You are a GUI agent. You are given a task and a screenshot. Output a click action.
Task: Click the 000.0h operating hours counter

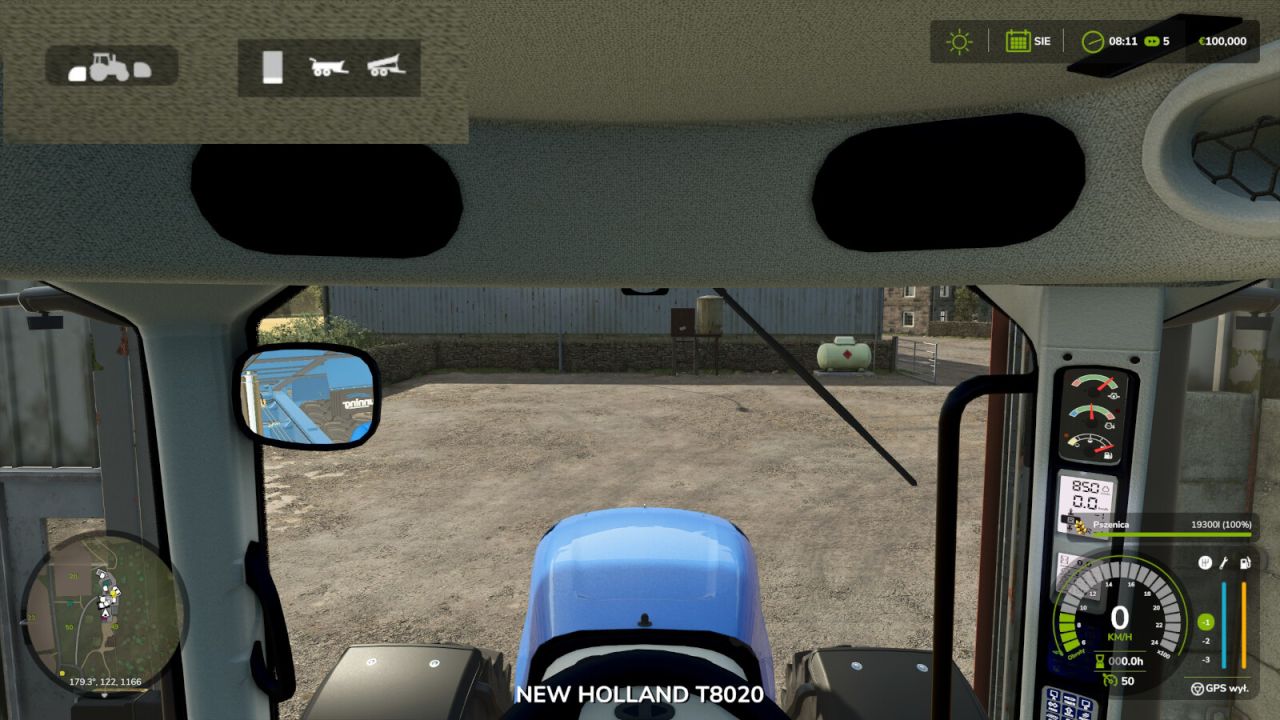1122,660
